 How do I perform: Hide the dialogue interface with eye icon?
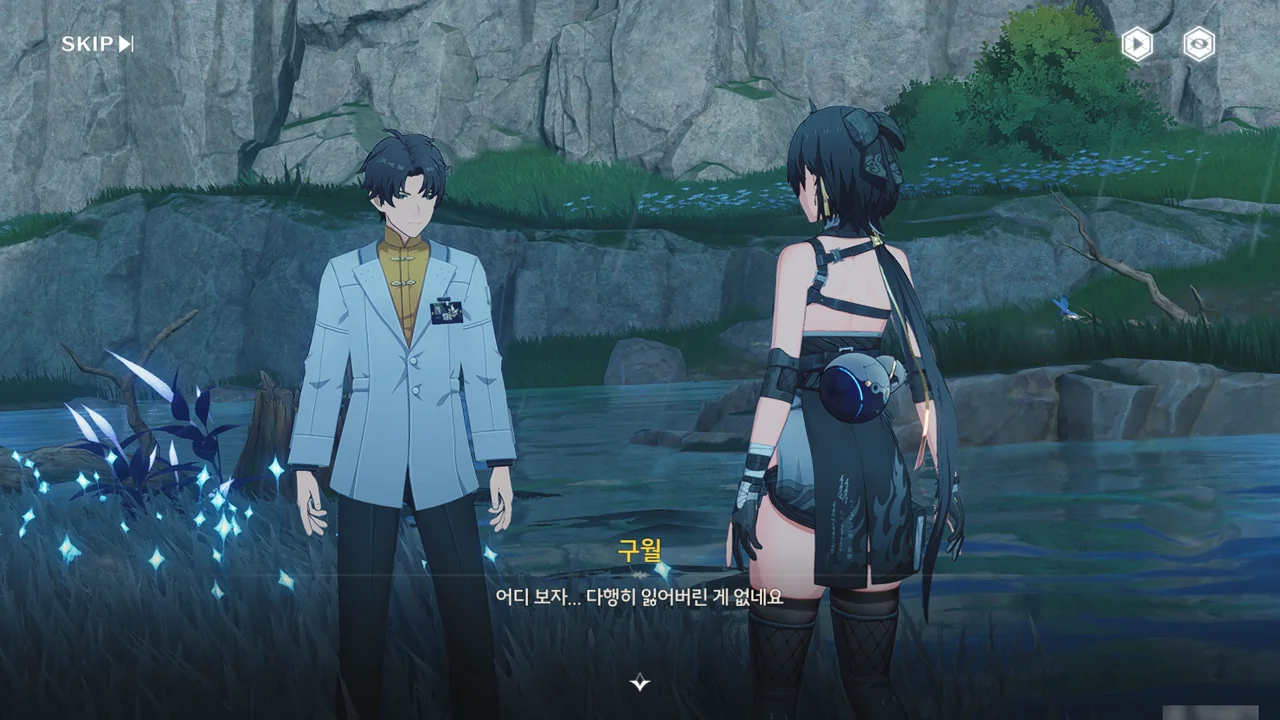[x=1199, y=44]
